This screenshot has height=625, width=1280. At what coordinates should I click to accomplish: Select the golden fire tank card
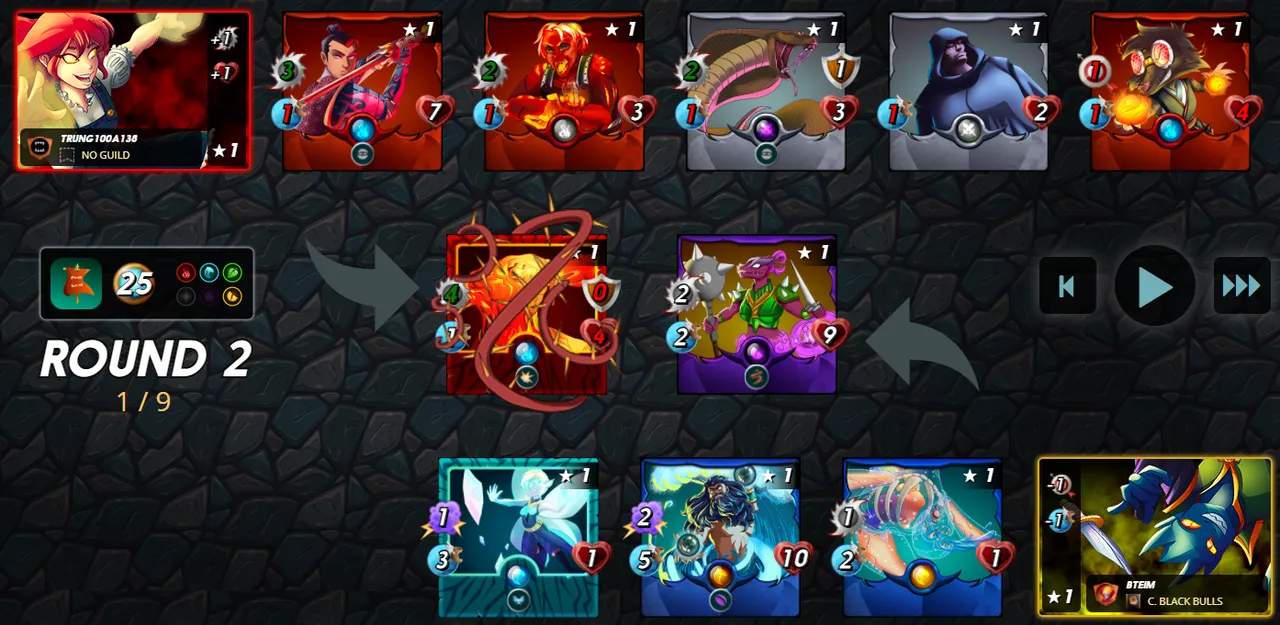tap(526, 314)
